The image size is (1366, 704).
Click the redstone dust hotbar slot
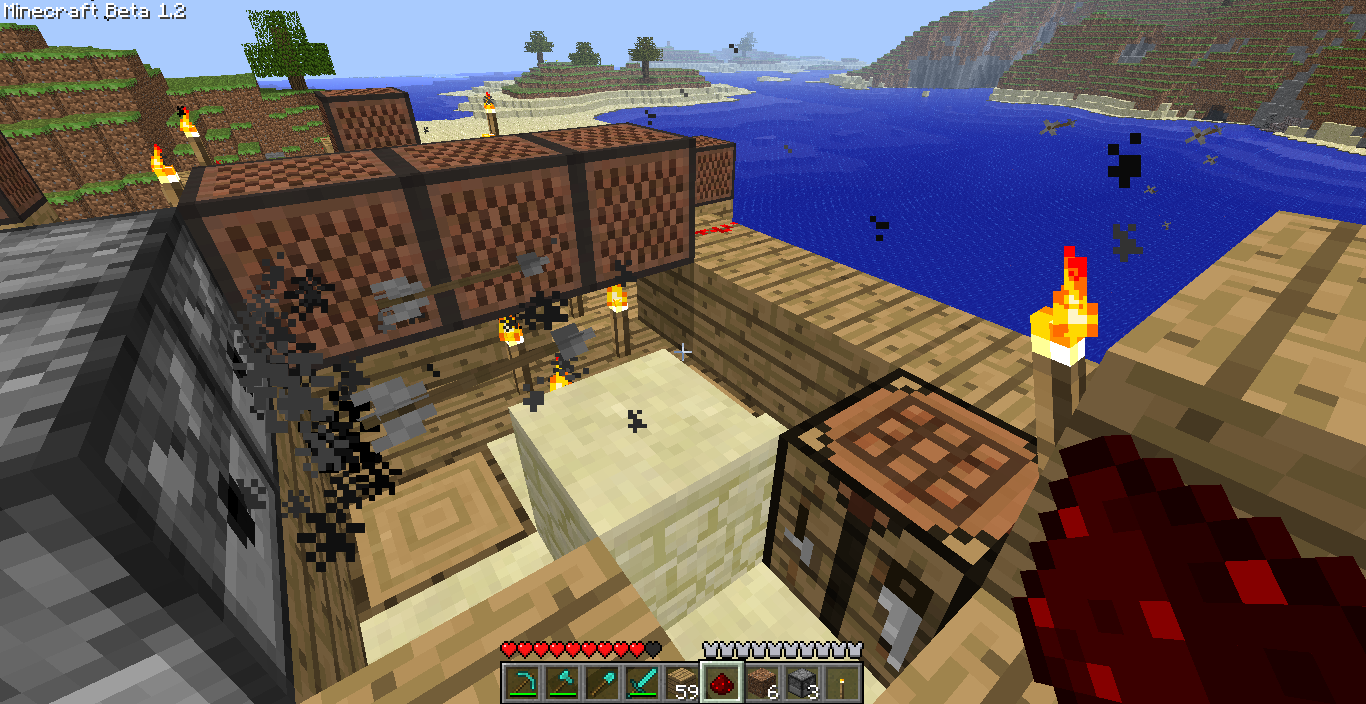click(x=721, y=683)
